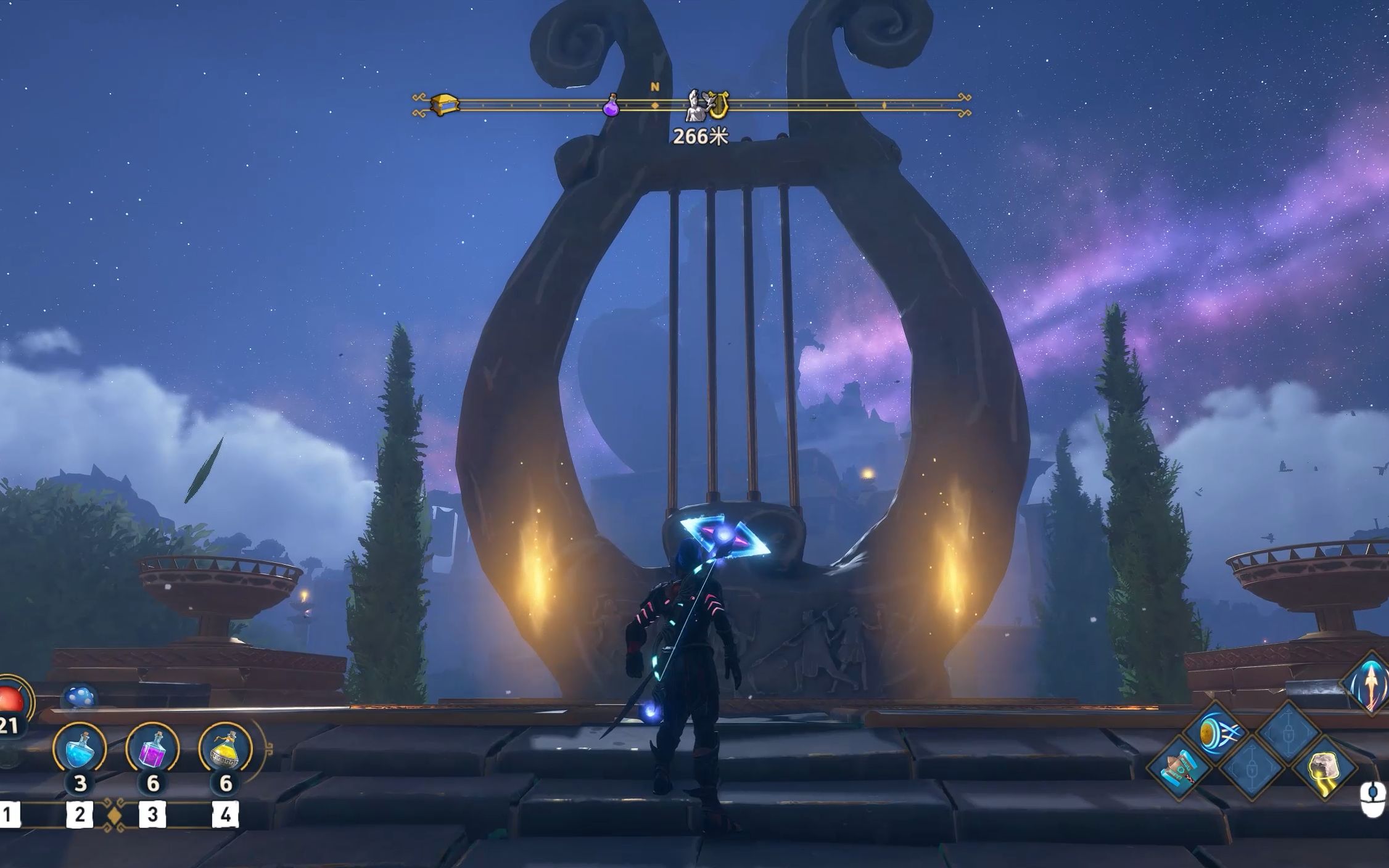Select the purple potion marker on the compass
The image size is (1389, 868).
(611, 105)
